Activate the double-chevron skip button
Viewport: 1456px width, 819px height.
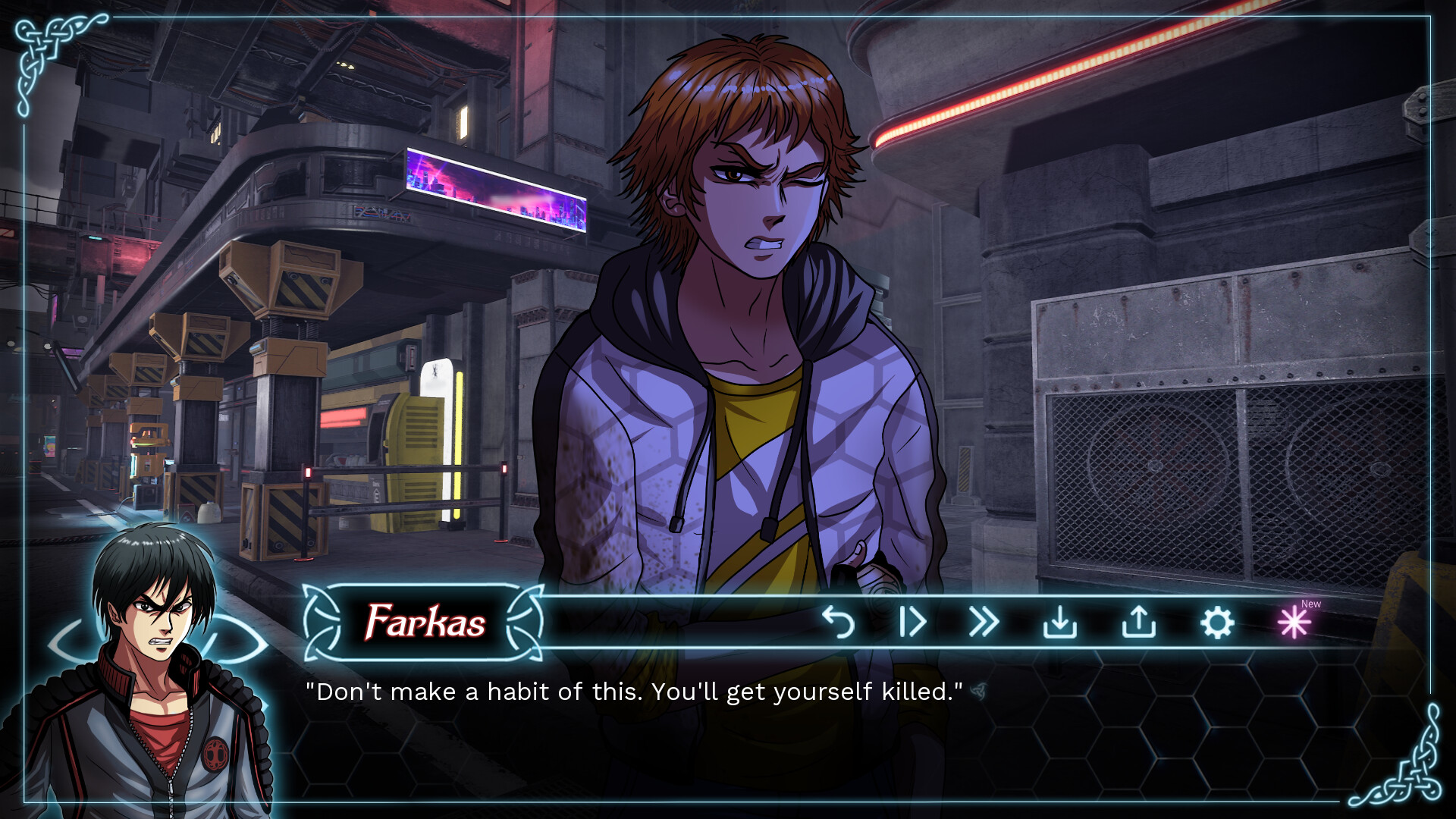984,623
